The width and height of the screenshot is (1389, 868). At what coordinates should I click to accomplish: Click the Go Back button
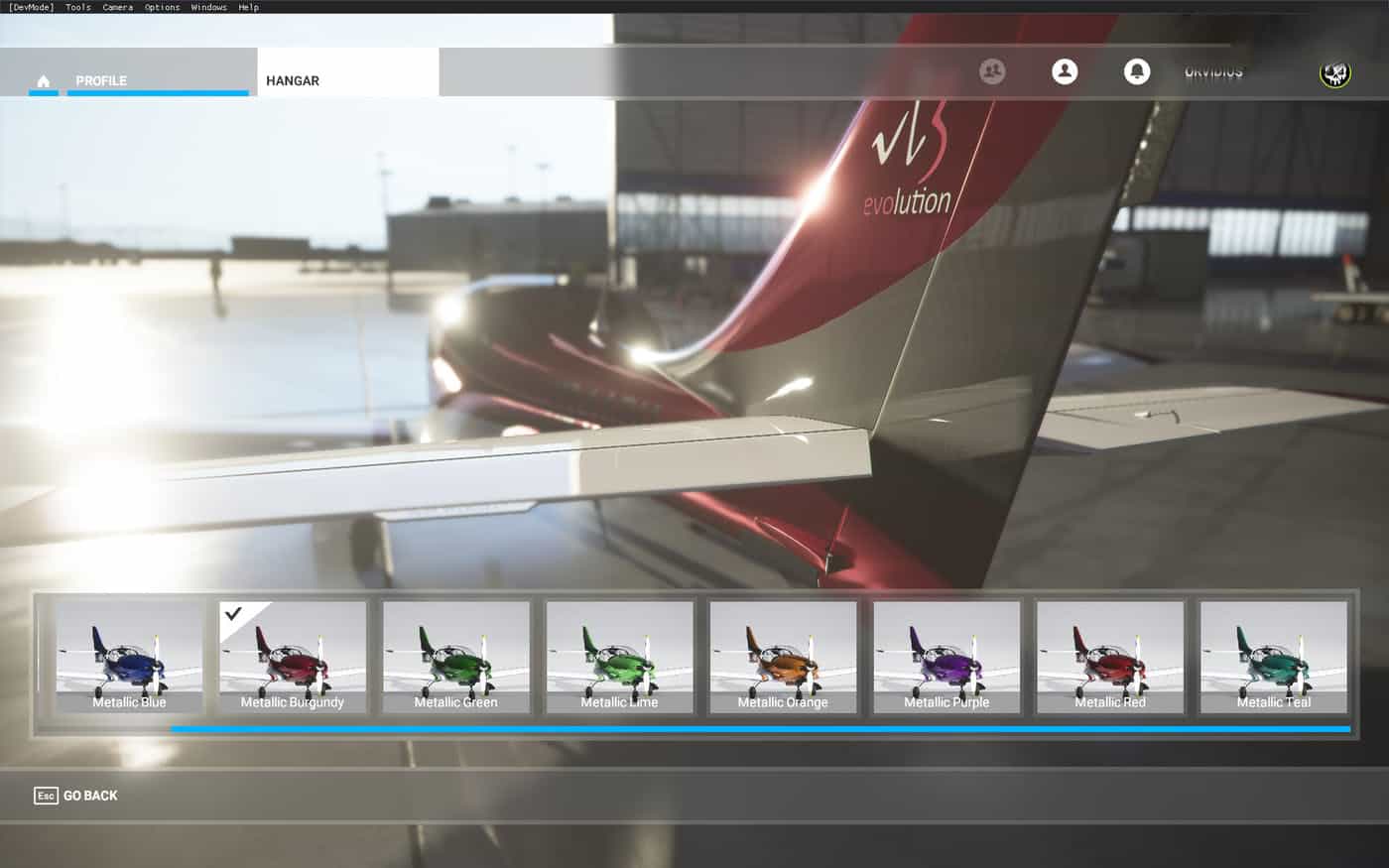[76, 796]
